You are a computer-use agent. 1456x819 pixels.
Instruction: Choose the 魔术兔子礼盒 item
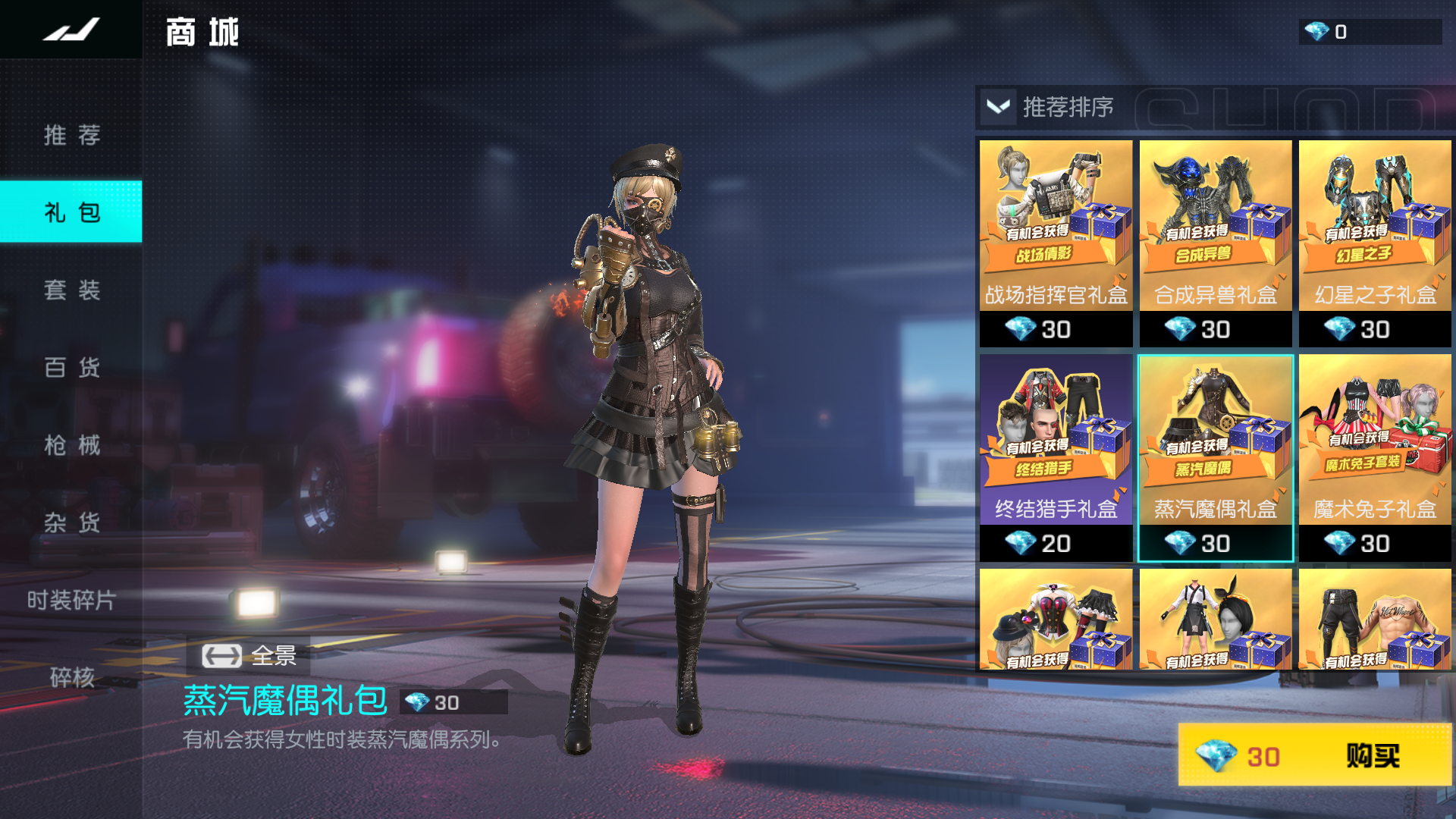[x=1374, y=457]
